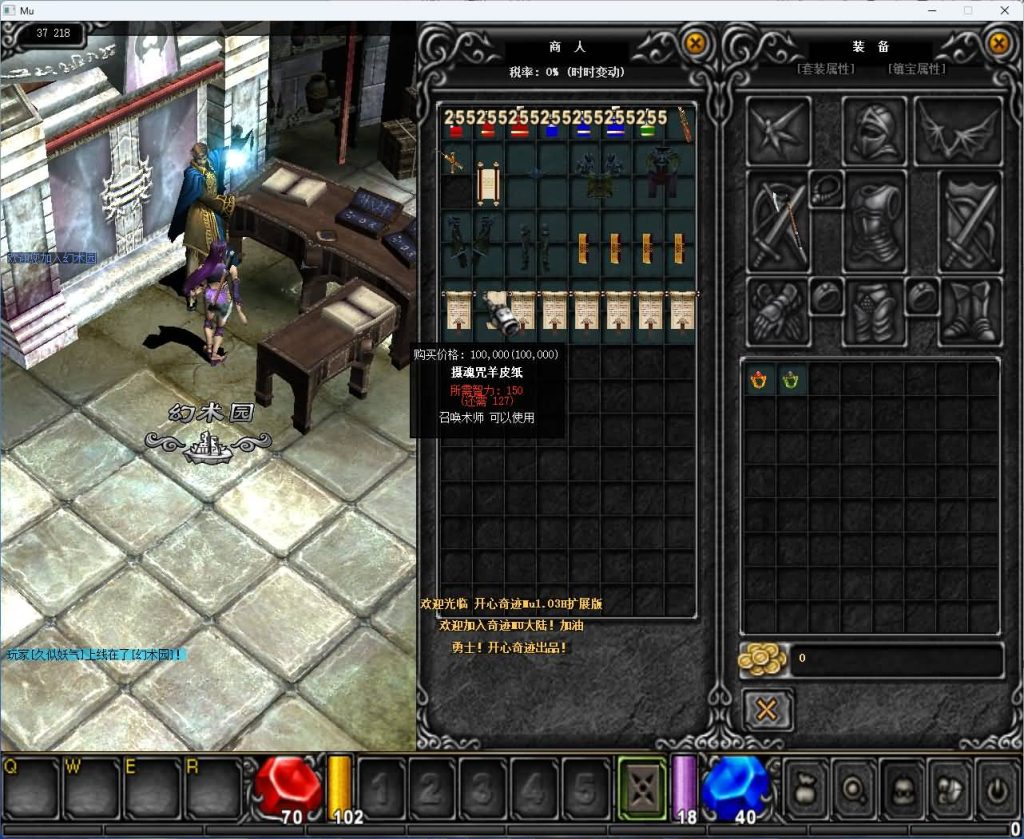Close the merchant shop panel
The image size is (1024, 839).
click(x=695, y=43)
